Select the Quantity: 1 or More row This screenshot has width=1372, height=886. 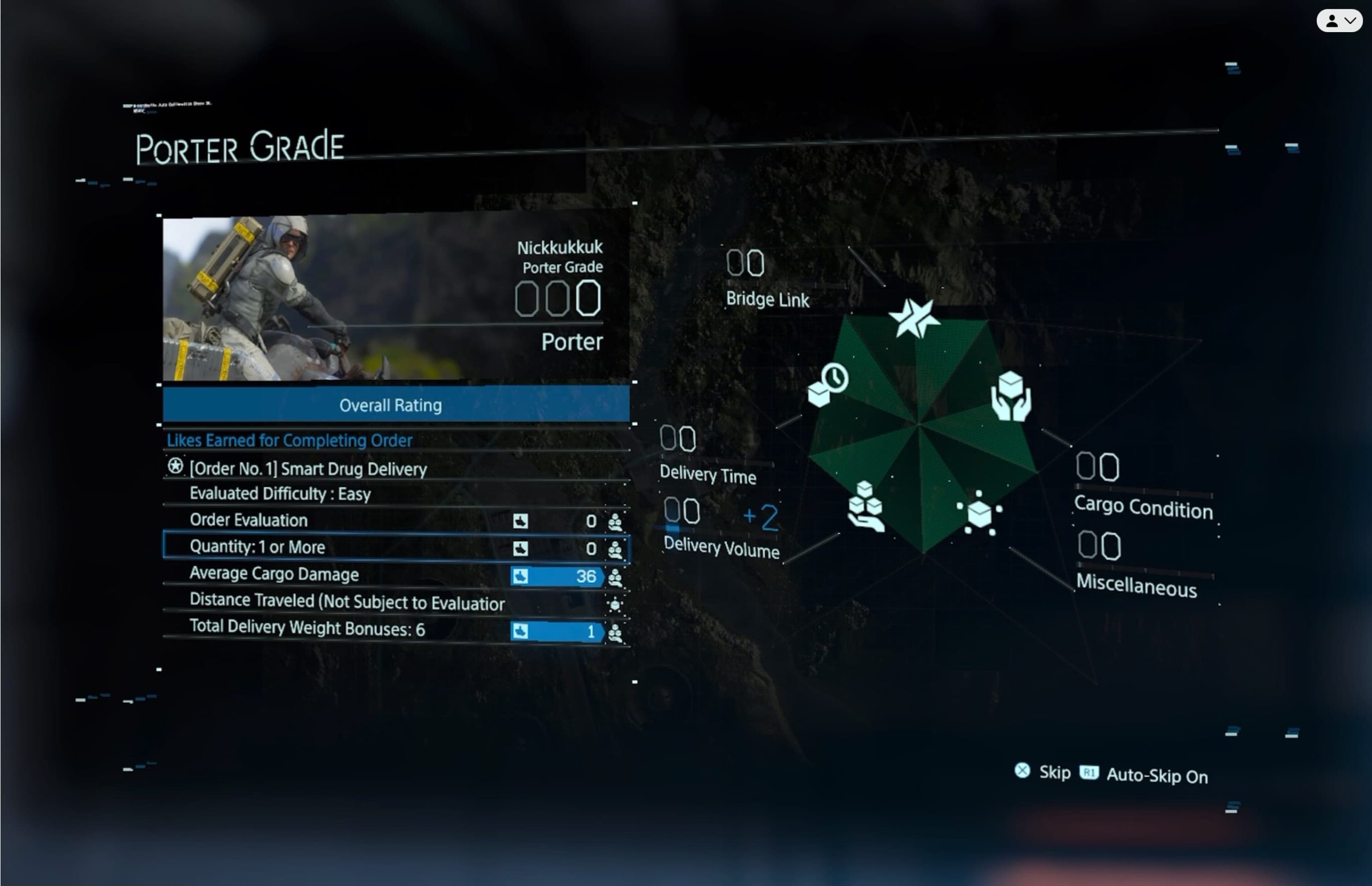(396, 546)
